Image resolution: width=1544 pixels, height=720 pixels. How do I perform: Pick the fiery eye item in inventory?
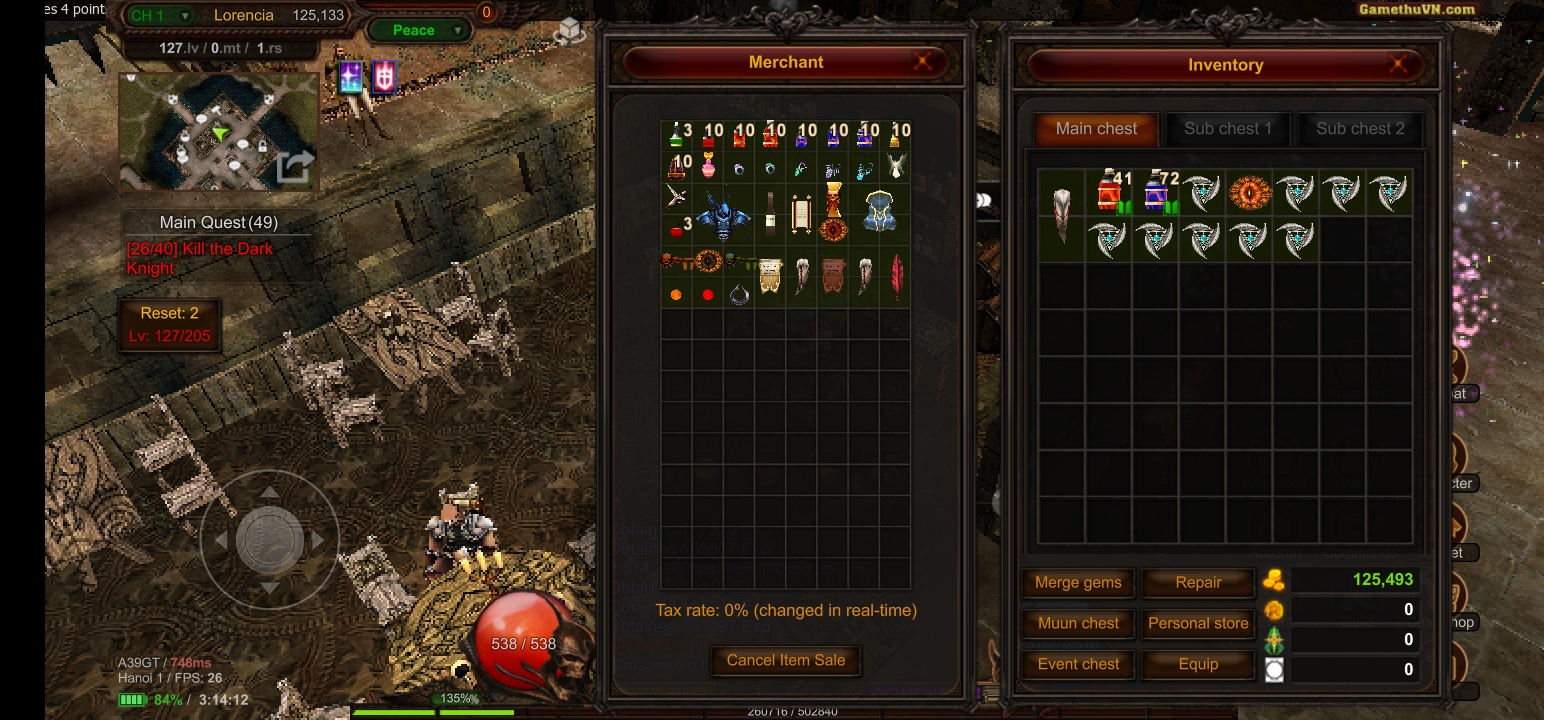click(1249, 192)
